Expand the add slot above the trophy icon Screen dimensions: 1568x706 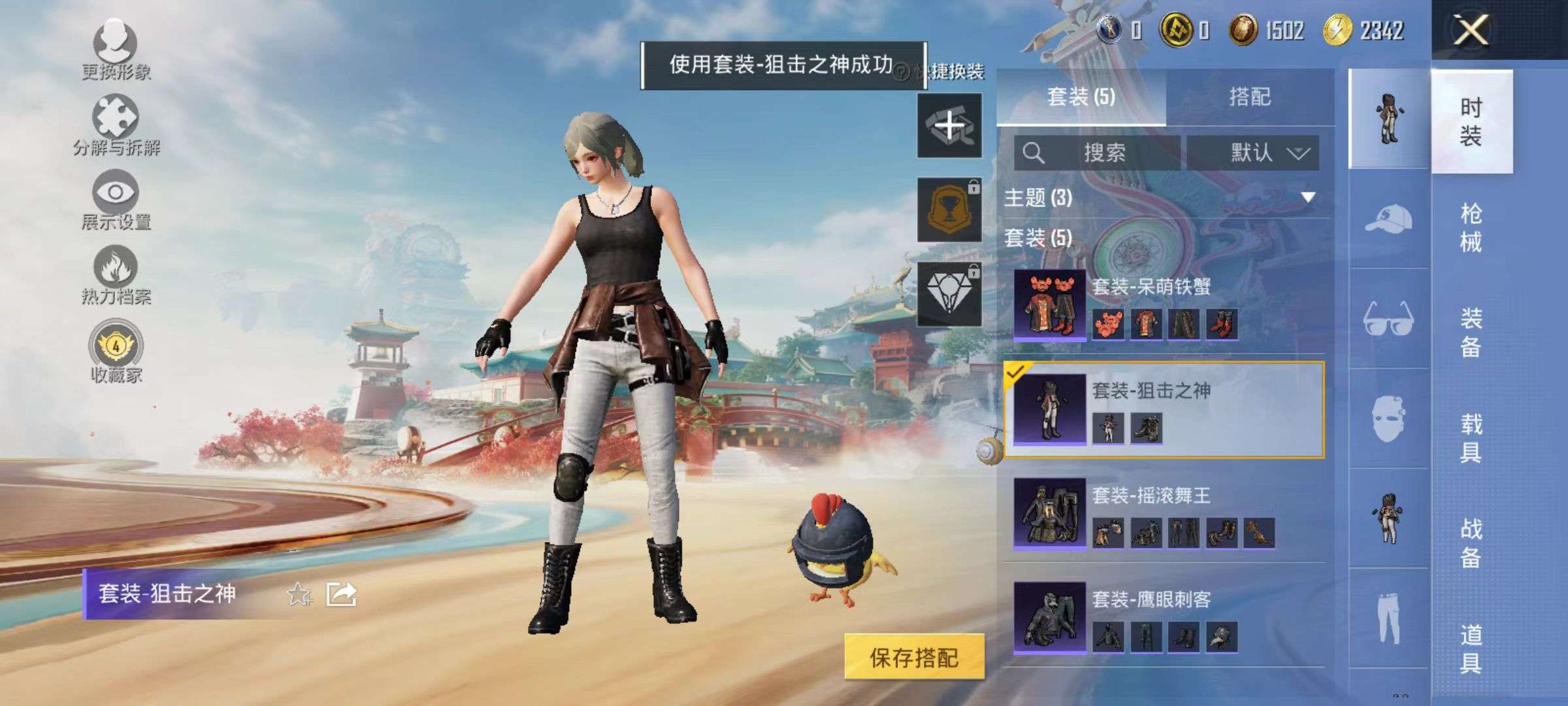point(949,126)
